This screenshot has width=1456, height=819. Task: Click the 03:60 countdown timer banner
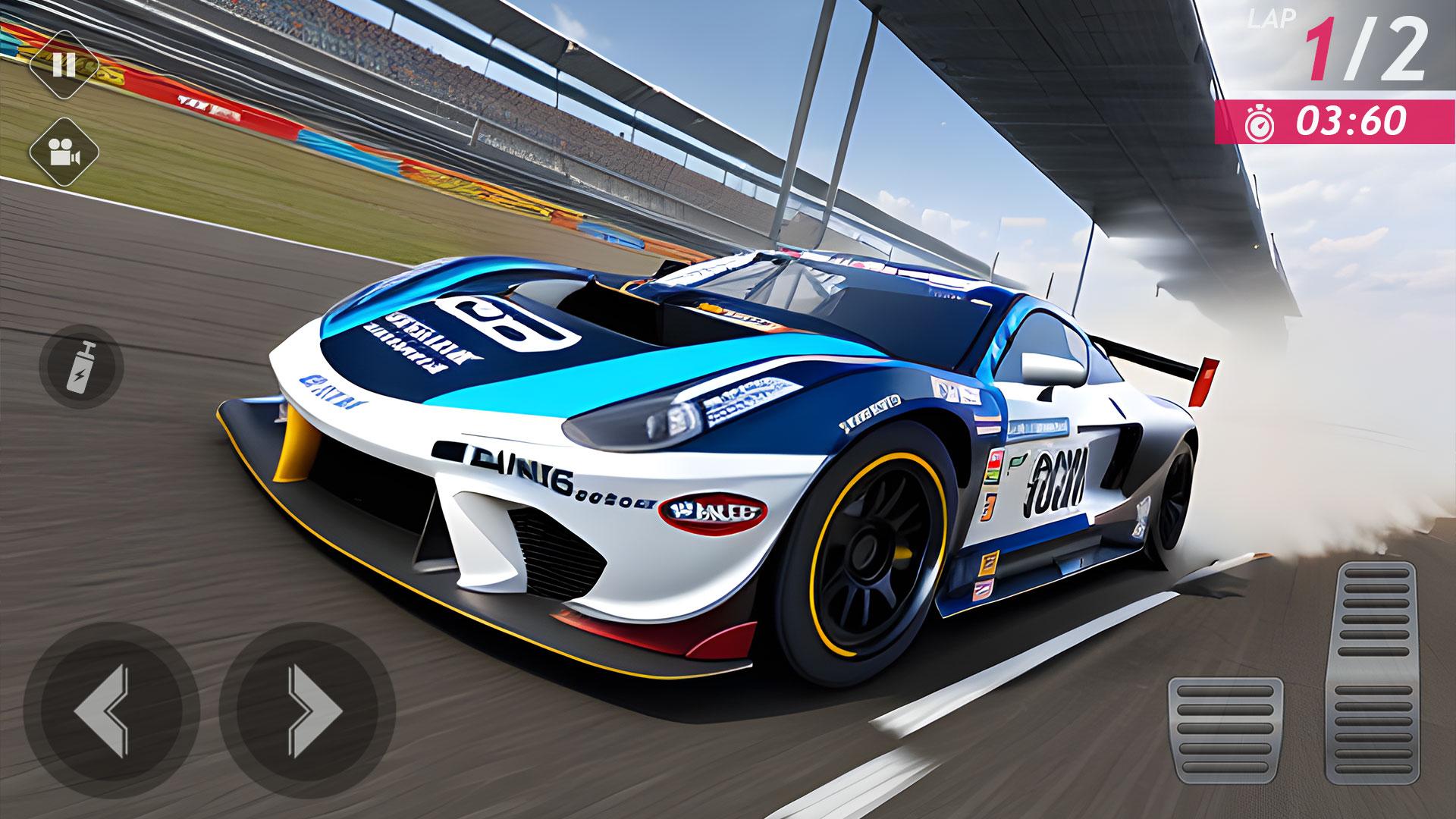1335,124
